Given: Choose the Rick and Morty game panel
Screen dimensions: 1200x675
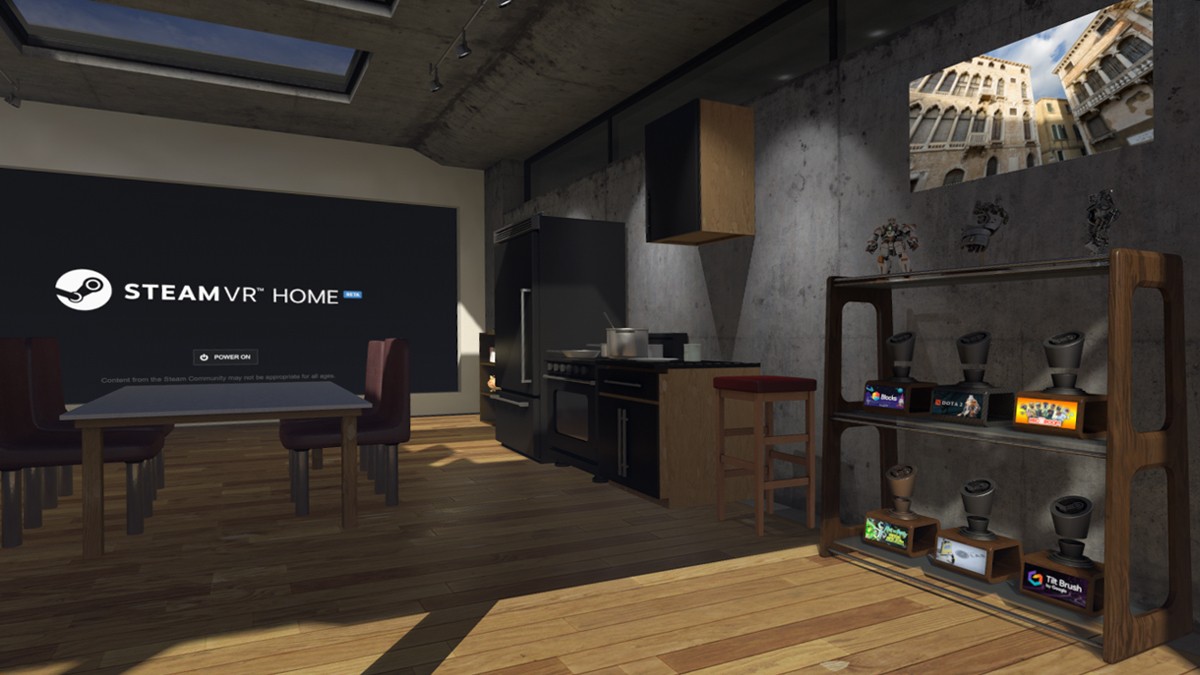Looking at the screenshot, I should (x=886, y=529).
